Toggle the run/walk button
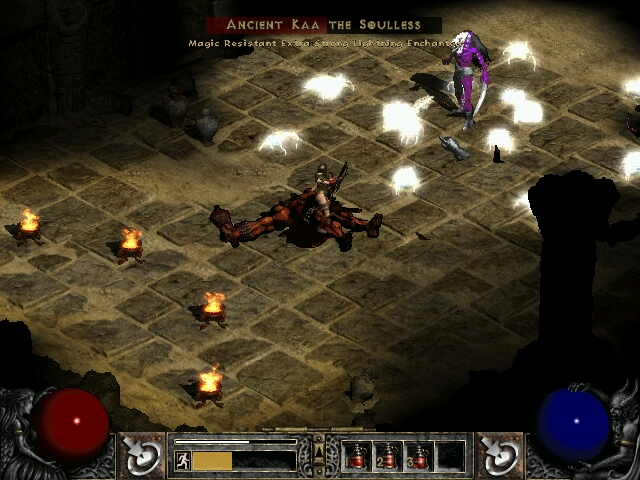The width and height of the screenshot is (640, 480). [183, 461]
